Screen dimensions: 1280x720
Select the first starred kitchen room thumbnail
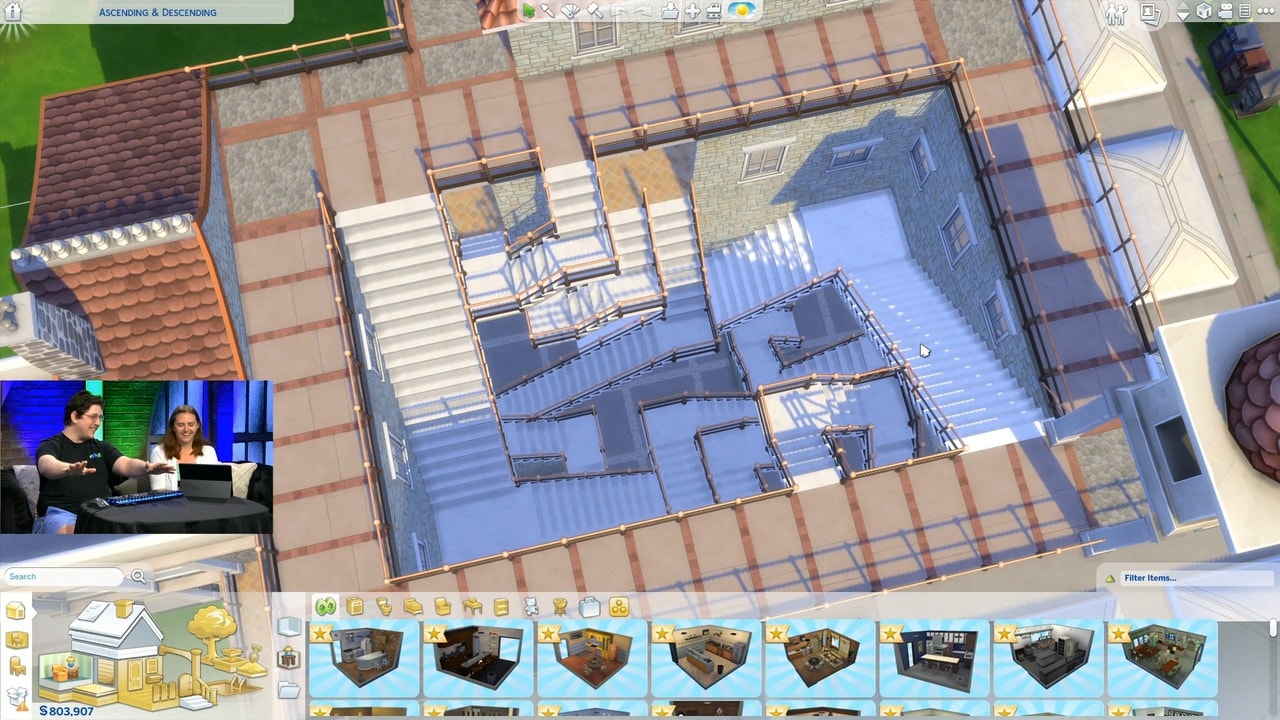point(364,658)
